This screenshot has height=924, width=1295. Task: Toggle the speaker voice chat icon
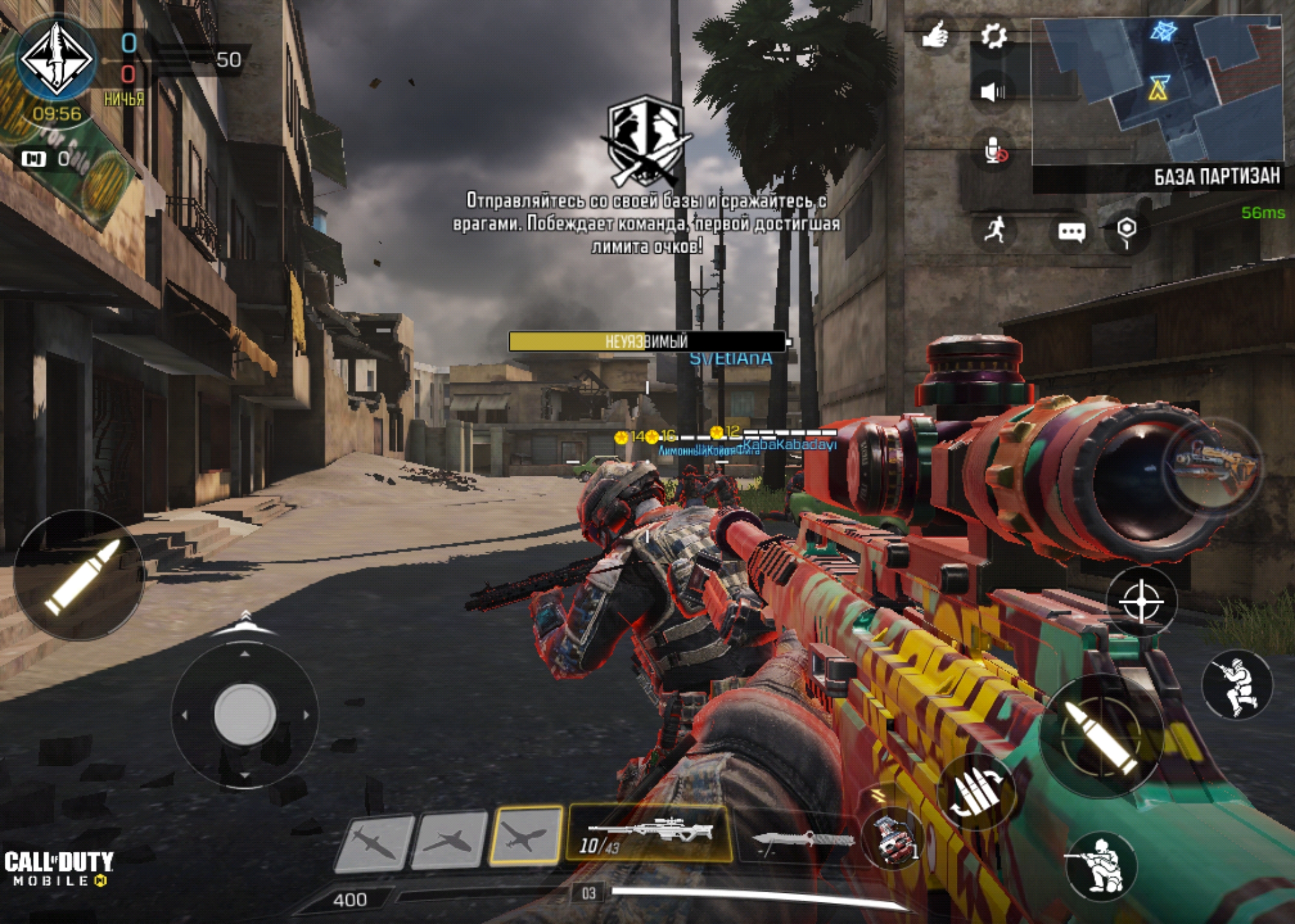(994, 92)
